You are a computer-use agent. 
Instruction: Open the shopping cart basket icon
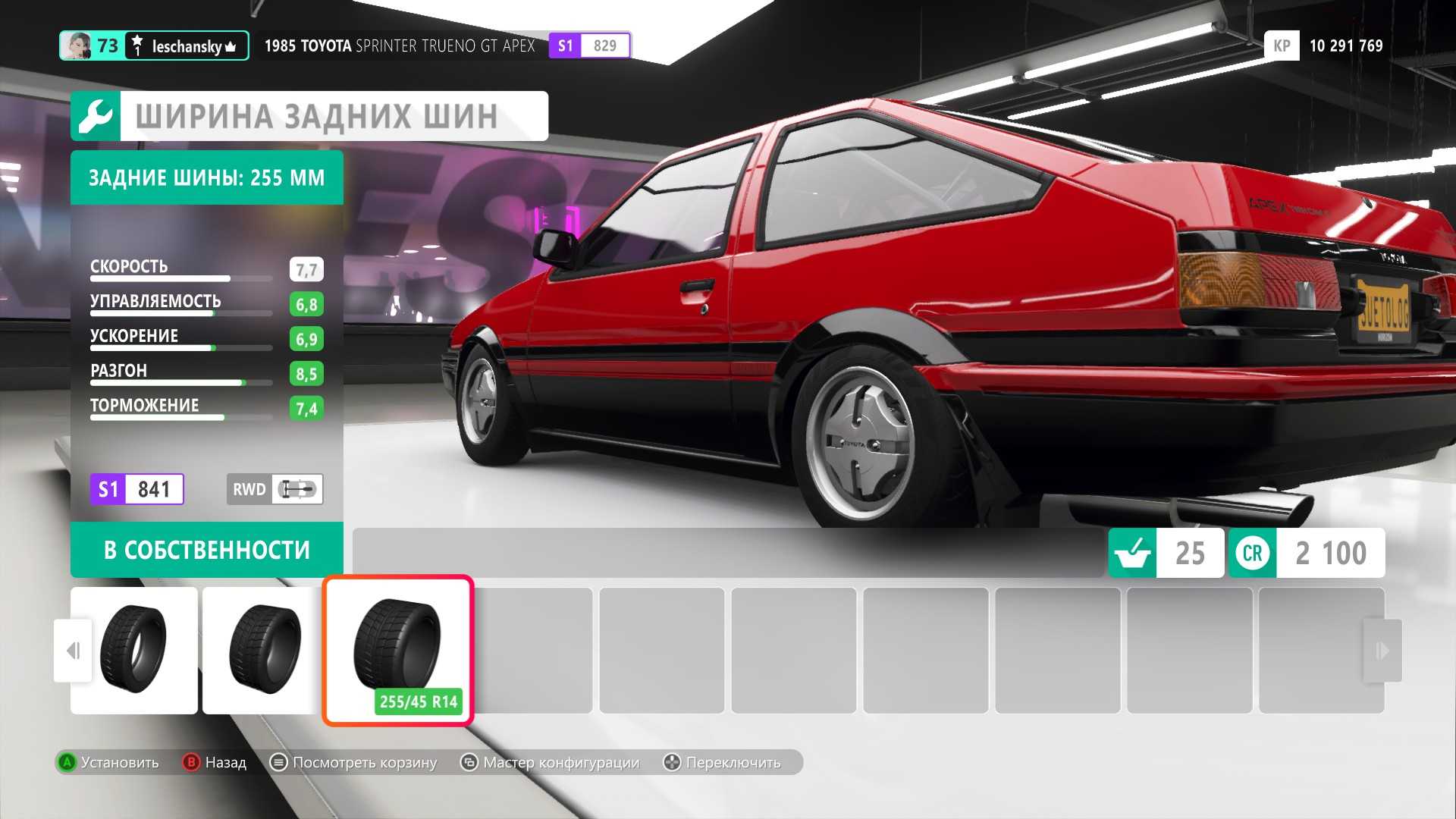[1133, 553]
